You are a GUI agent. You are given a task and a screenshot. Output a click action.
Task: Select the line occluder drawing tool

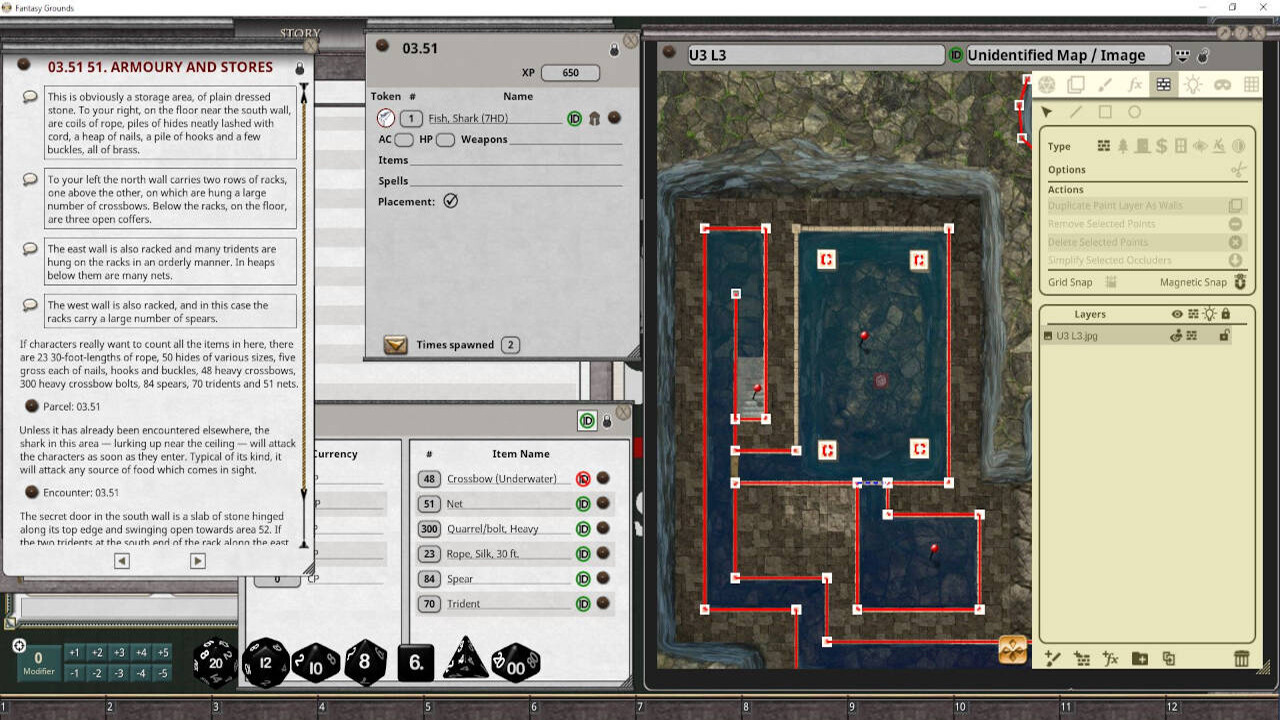(1075, 112)
